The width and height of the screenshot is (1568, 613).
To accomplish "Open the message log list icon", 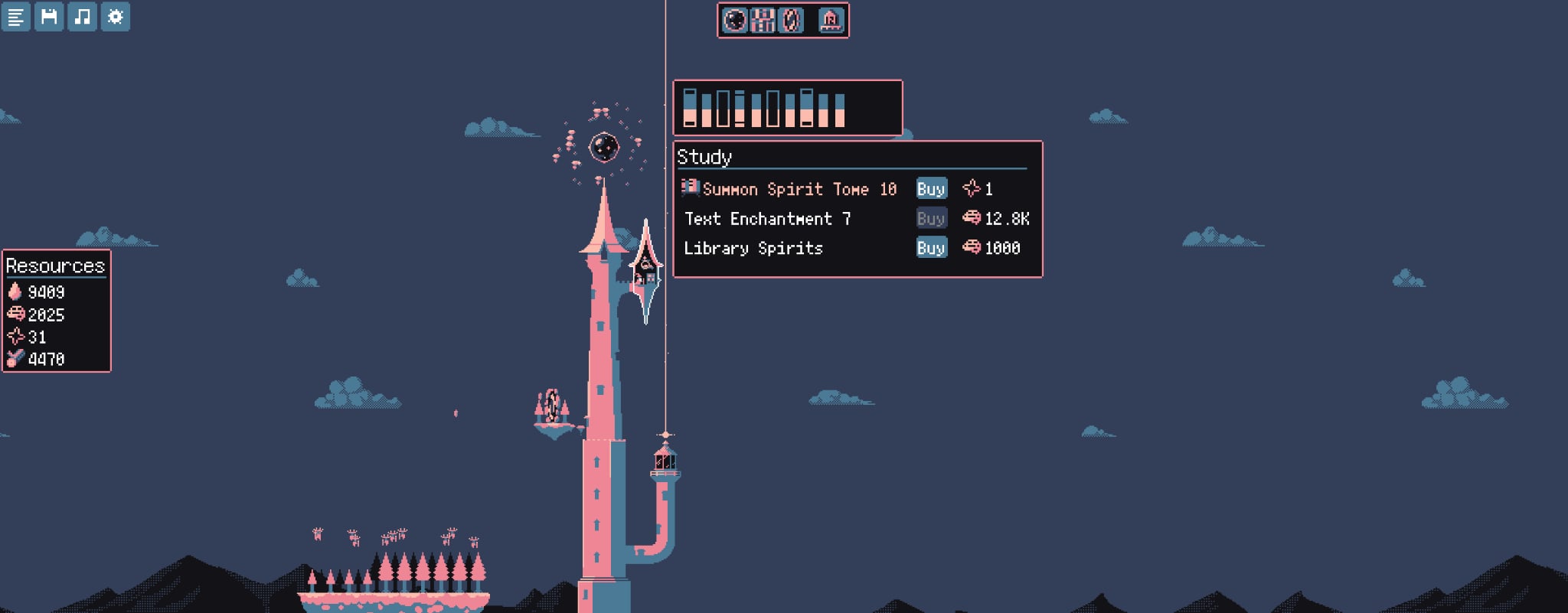I will [16, 18].
